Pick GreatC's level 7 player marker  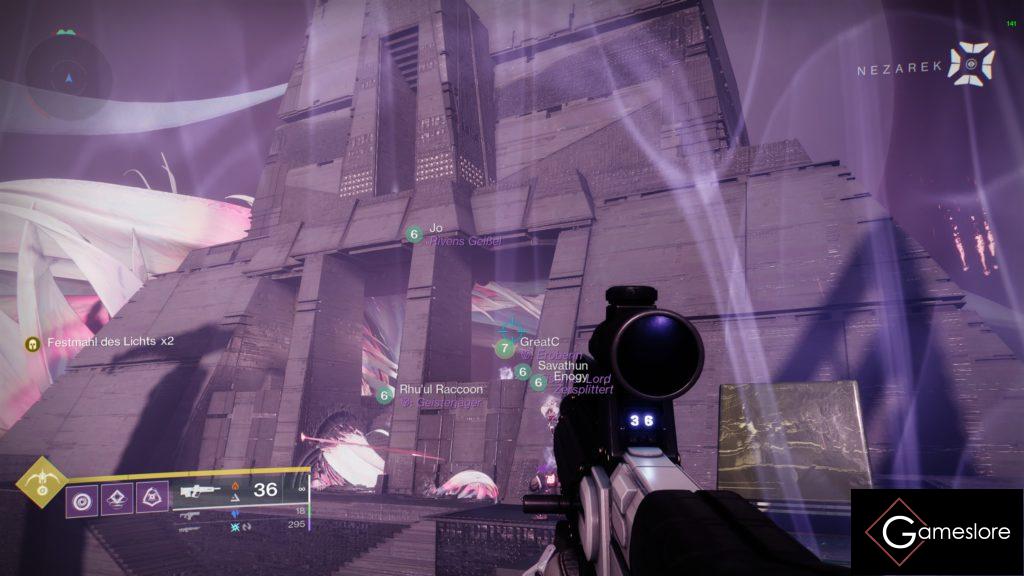(505, 348)
